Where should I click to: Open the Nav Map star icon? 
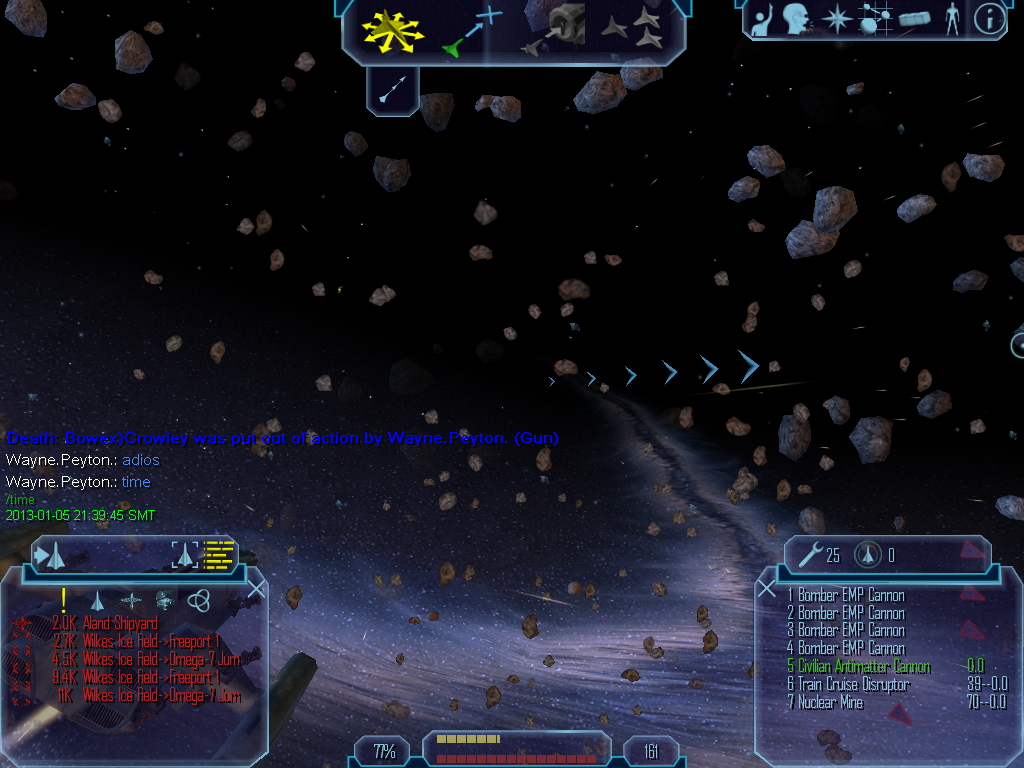[836, 20]
